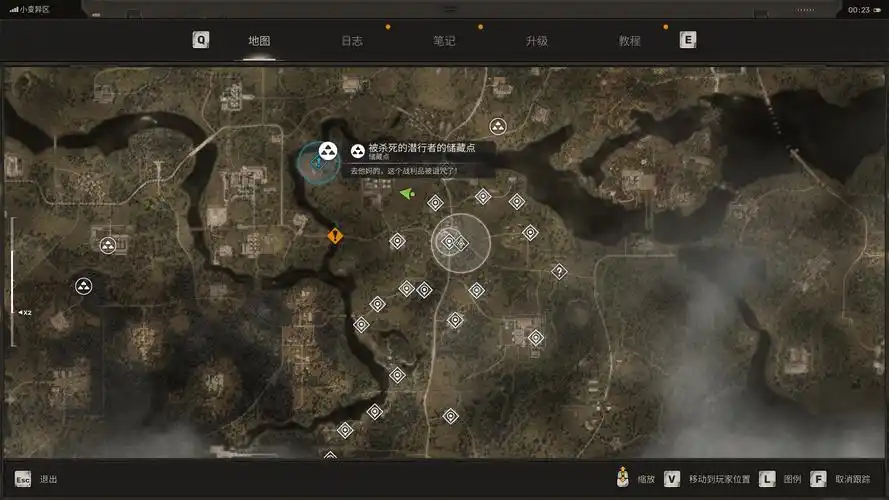This screenshot has width=889, height=500.
Task: Select the 地图 map tab
Action: pyautogui.click(x=259, y=41)
